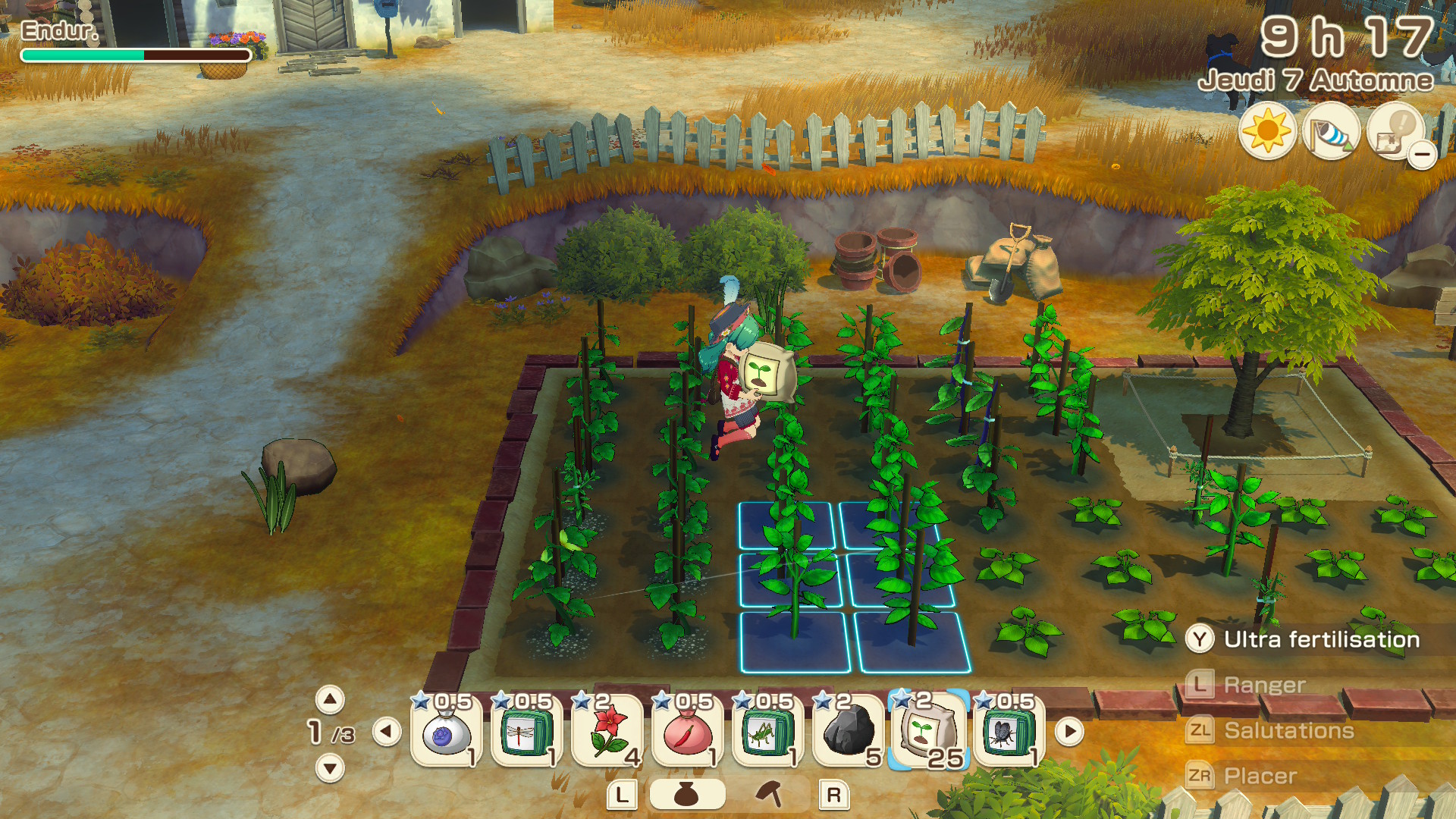Switch to the tools tab with hammer icon

[x=770, y=794]
